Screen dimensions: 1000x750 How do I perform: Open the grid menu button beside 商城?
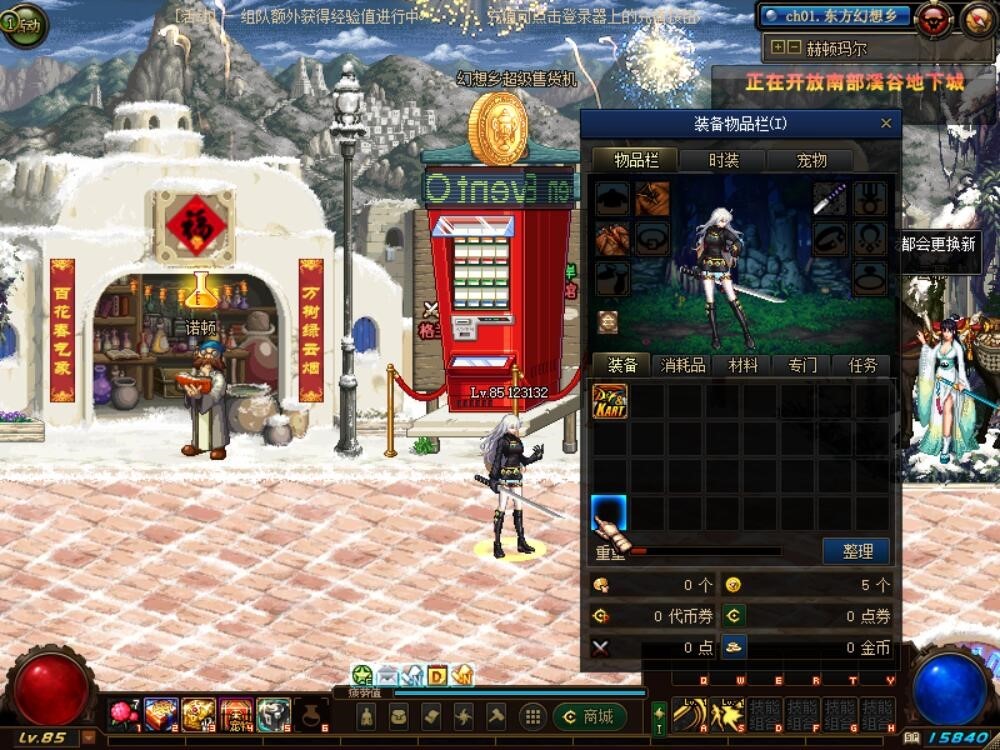[533, 716]
